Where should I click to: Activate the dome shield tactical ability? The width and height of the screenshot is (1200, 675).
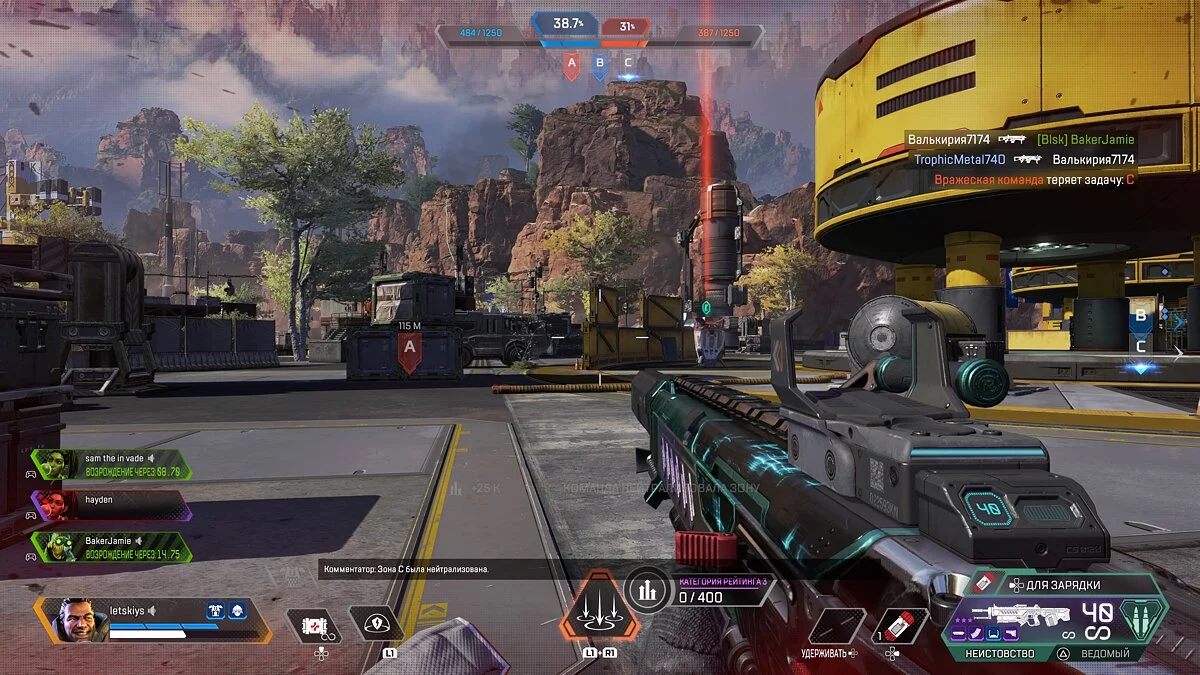[x=376, y=625]
